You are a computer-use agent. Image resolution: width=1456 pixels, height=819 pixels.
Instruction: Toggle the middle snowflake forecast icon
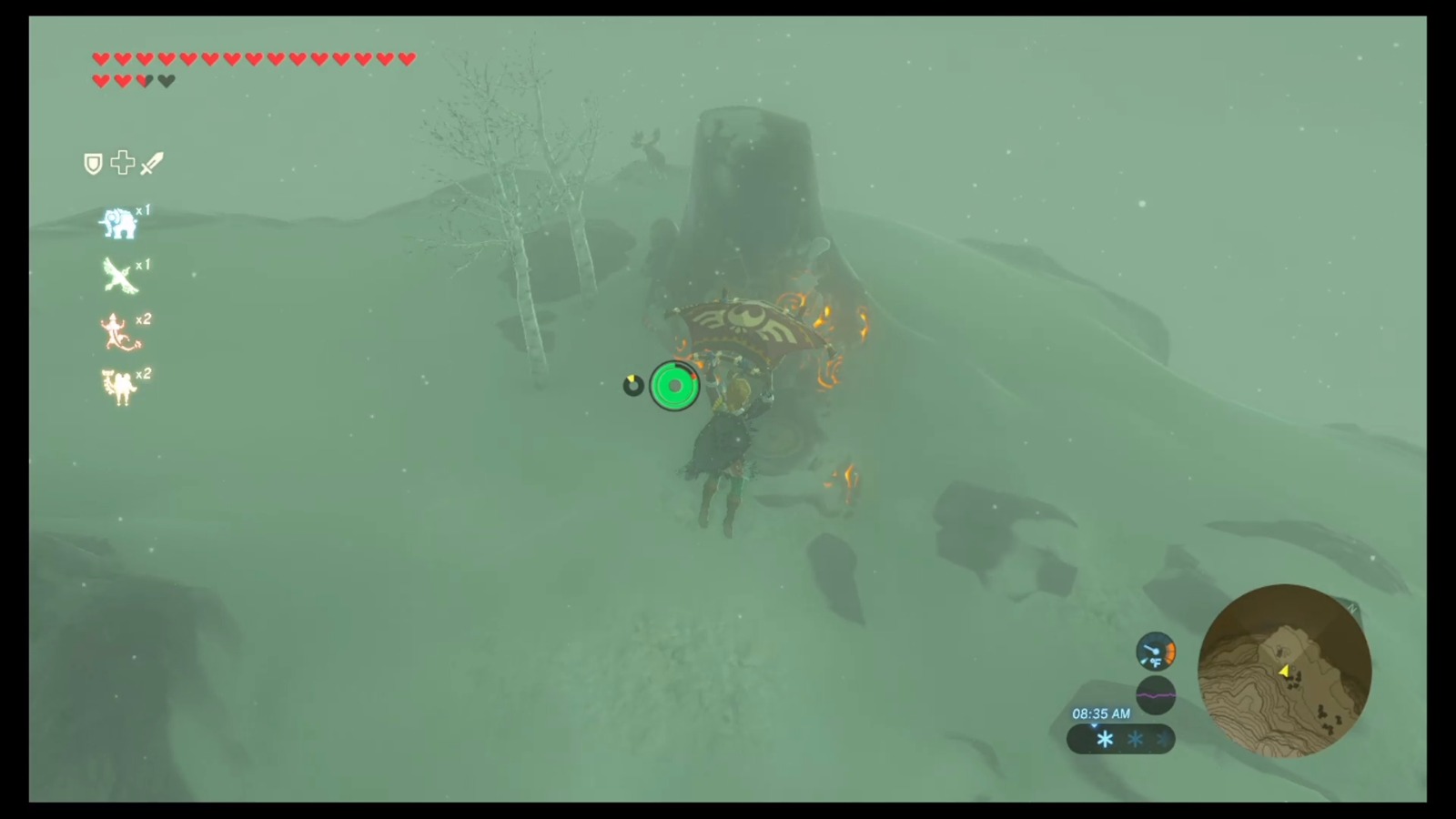pyautogui.click(x=1135, y=740)
